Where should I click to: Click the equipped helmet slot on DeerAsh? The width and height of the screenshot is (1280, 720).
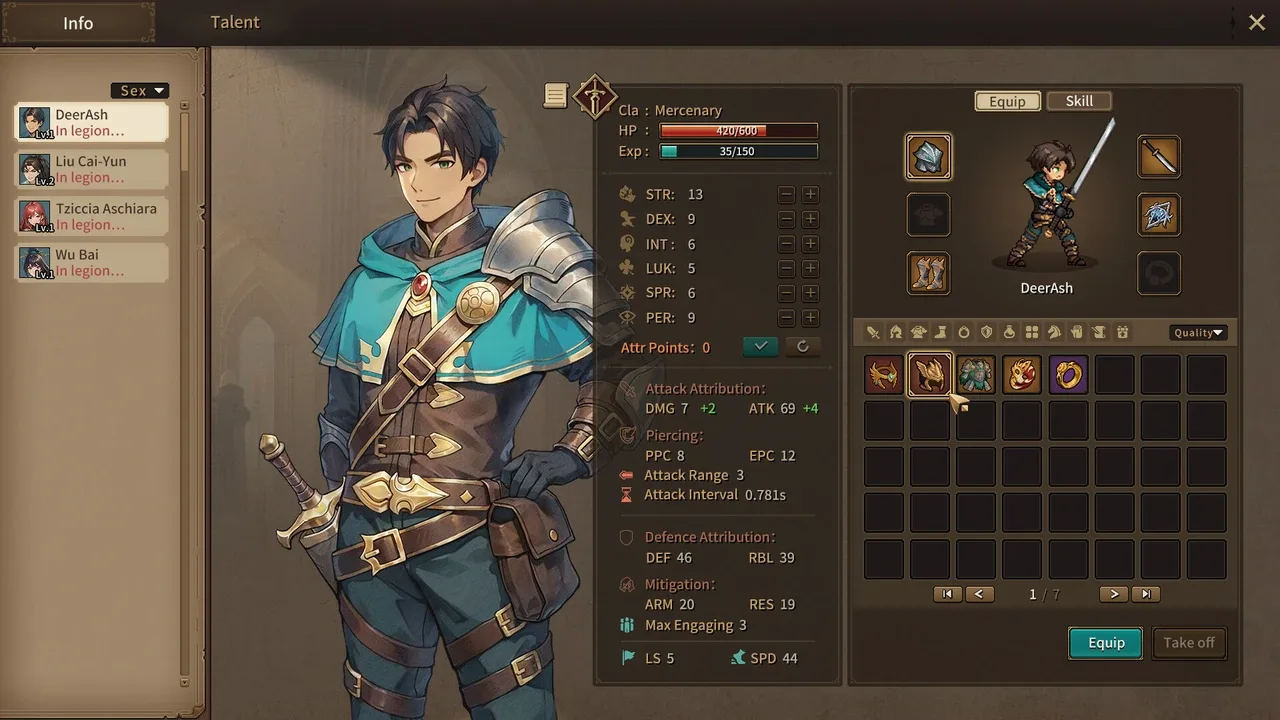point(928,156)
